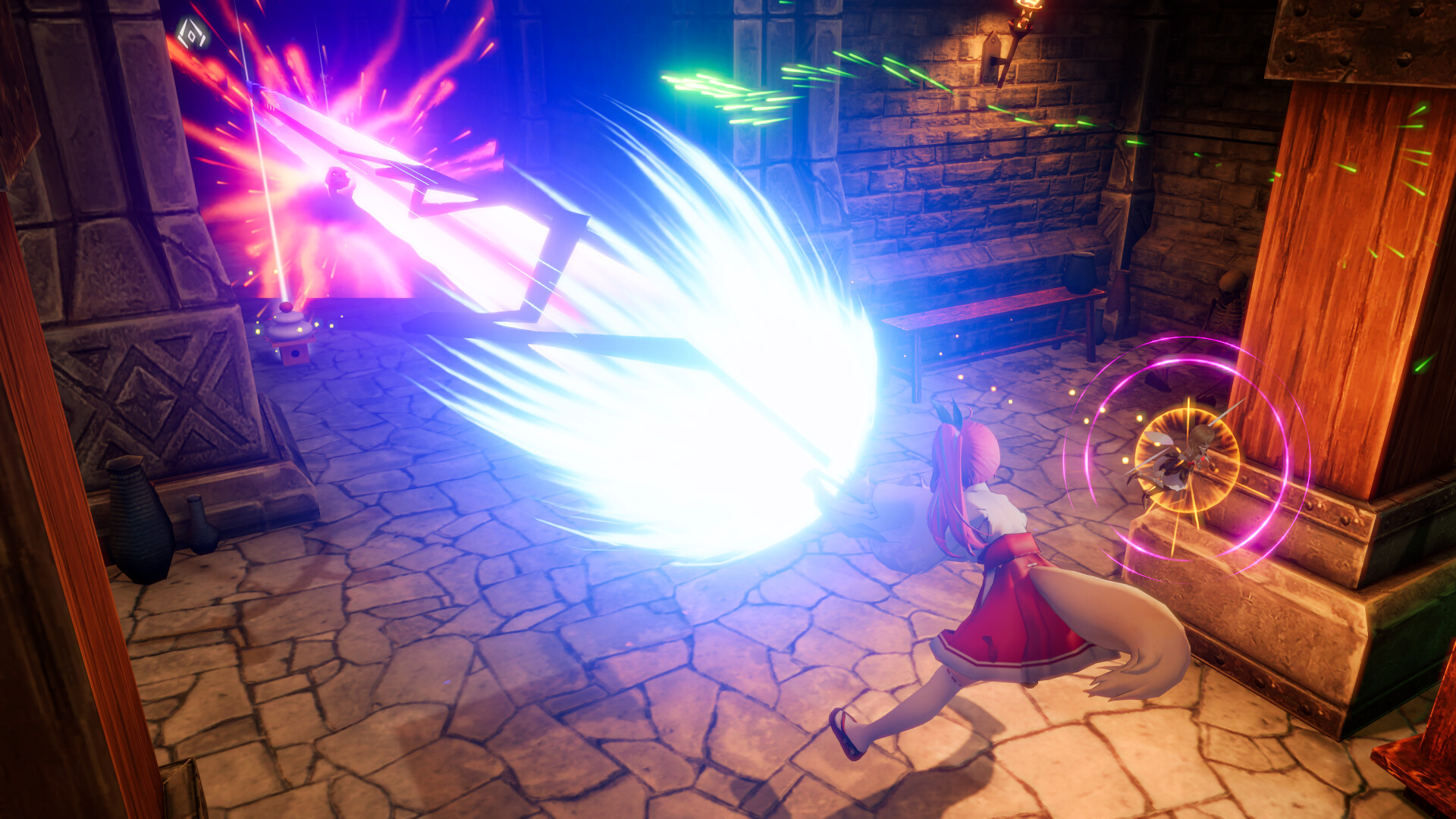The height and width of the screenshot is (819, 1456).
Task: Click the diamond lock-on target marker
Action: [193, 33]
